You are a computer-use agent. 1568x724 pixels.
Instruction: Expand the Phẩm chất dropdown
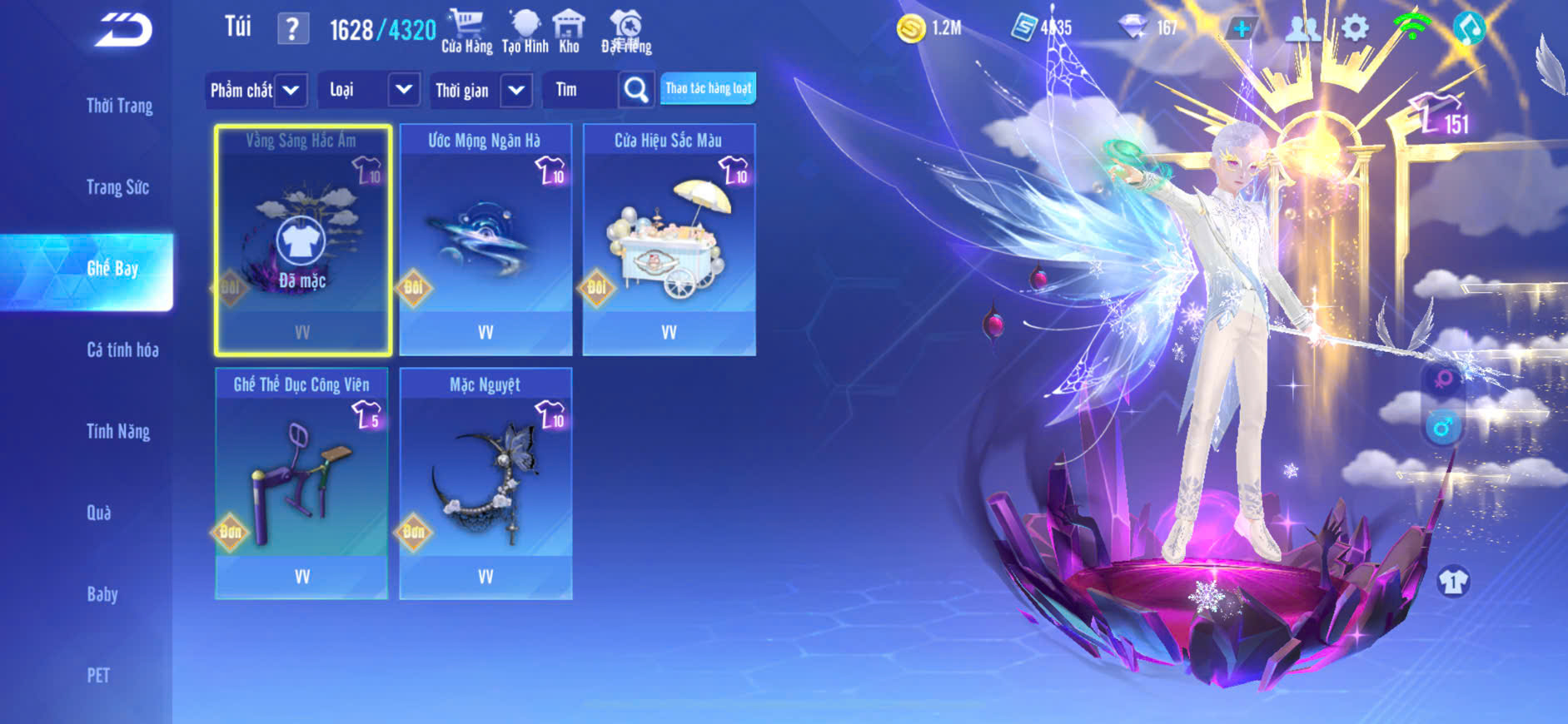point(291,90)
